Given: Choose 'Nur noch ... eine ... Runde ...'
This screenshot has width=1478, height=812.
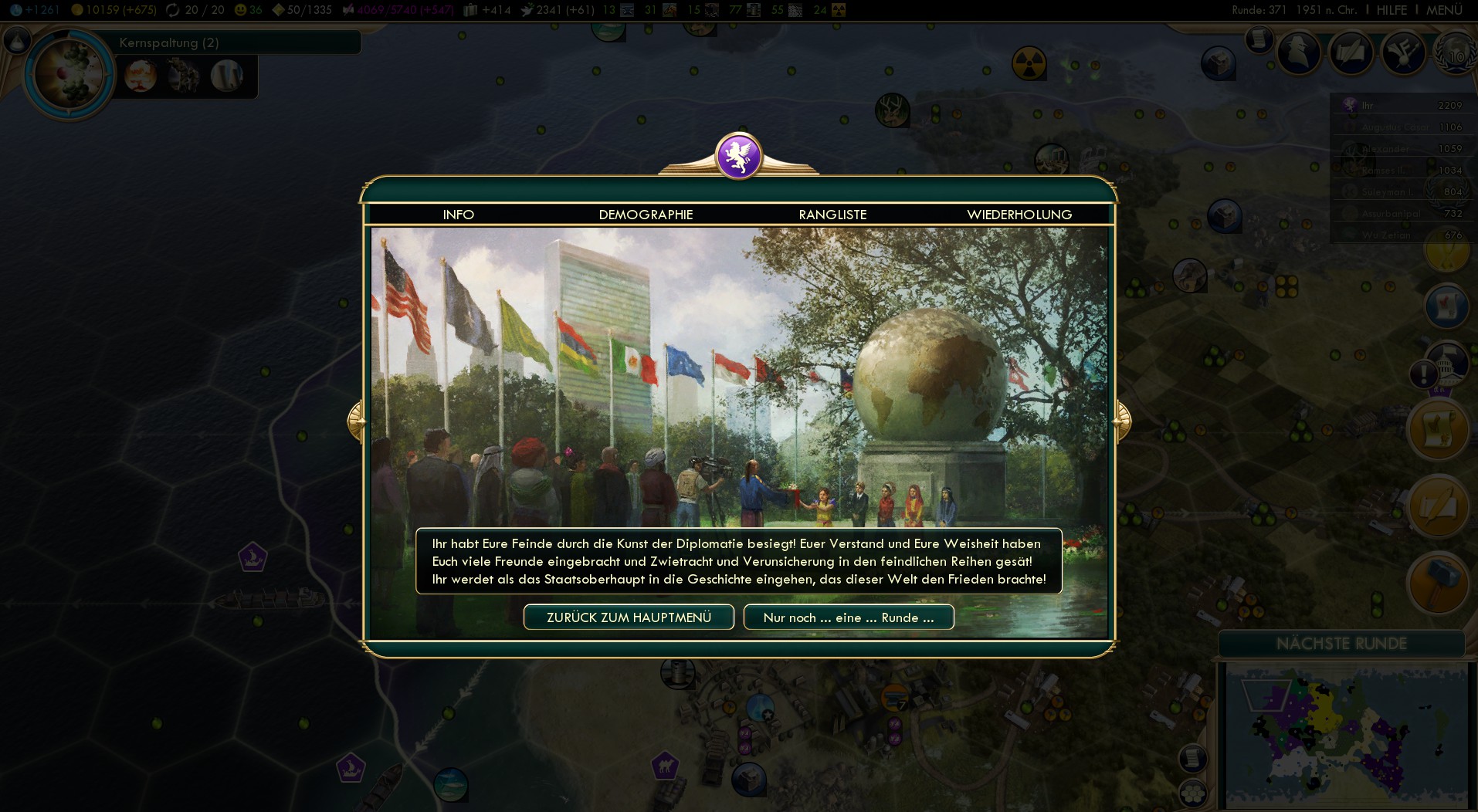Looking at the screenshot, I should 849,617.
